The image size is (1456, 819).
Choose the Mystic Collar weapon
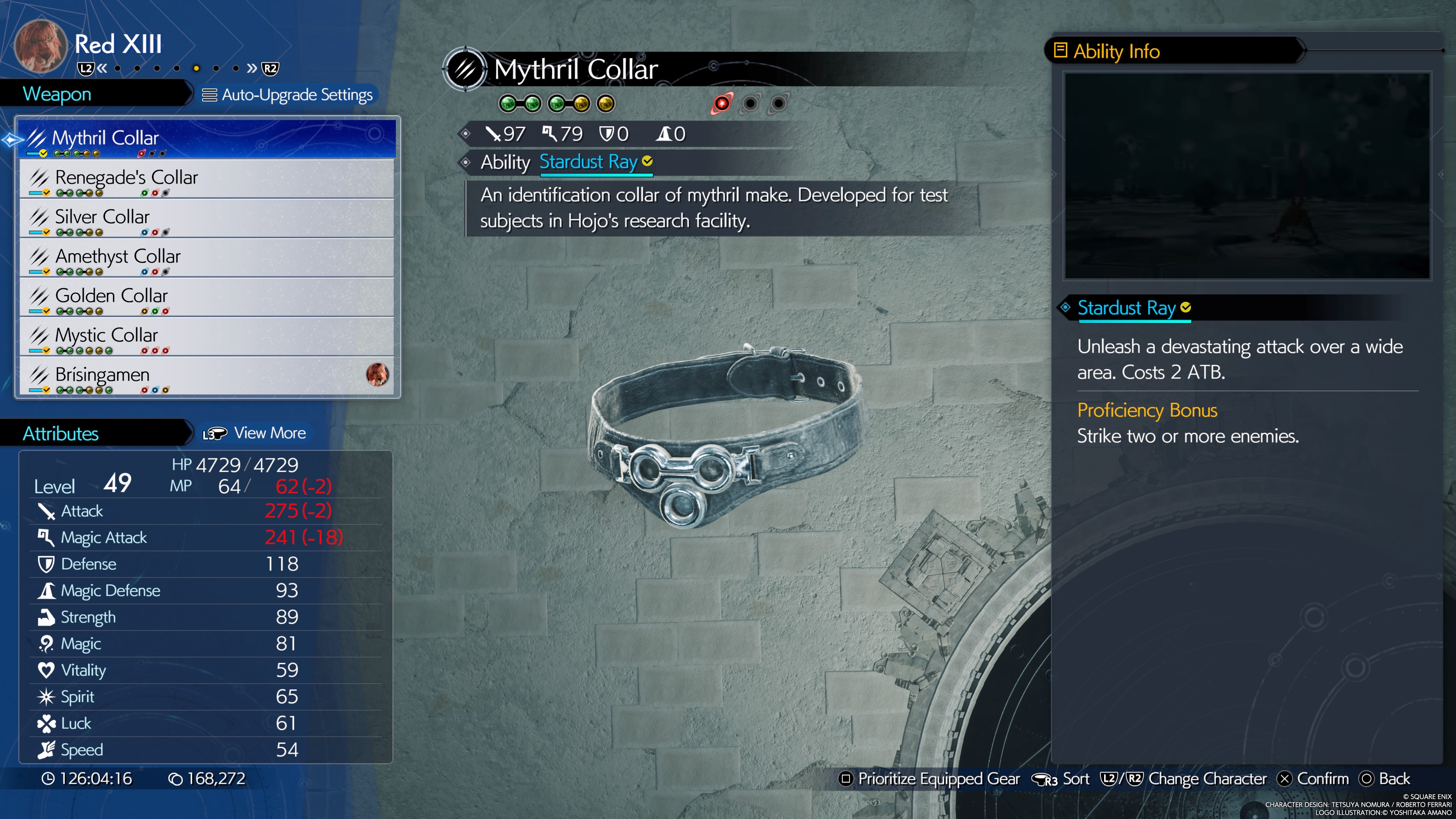click(207, 337)
